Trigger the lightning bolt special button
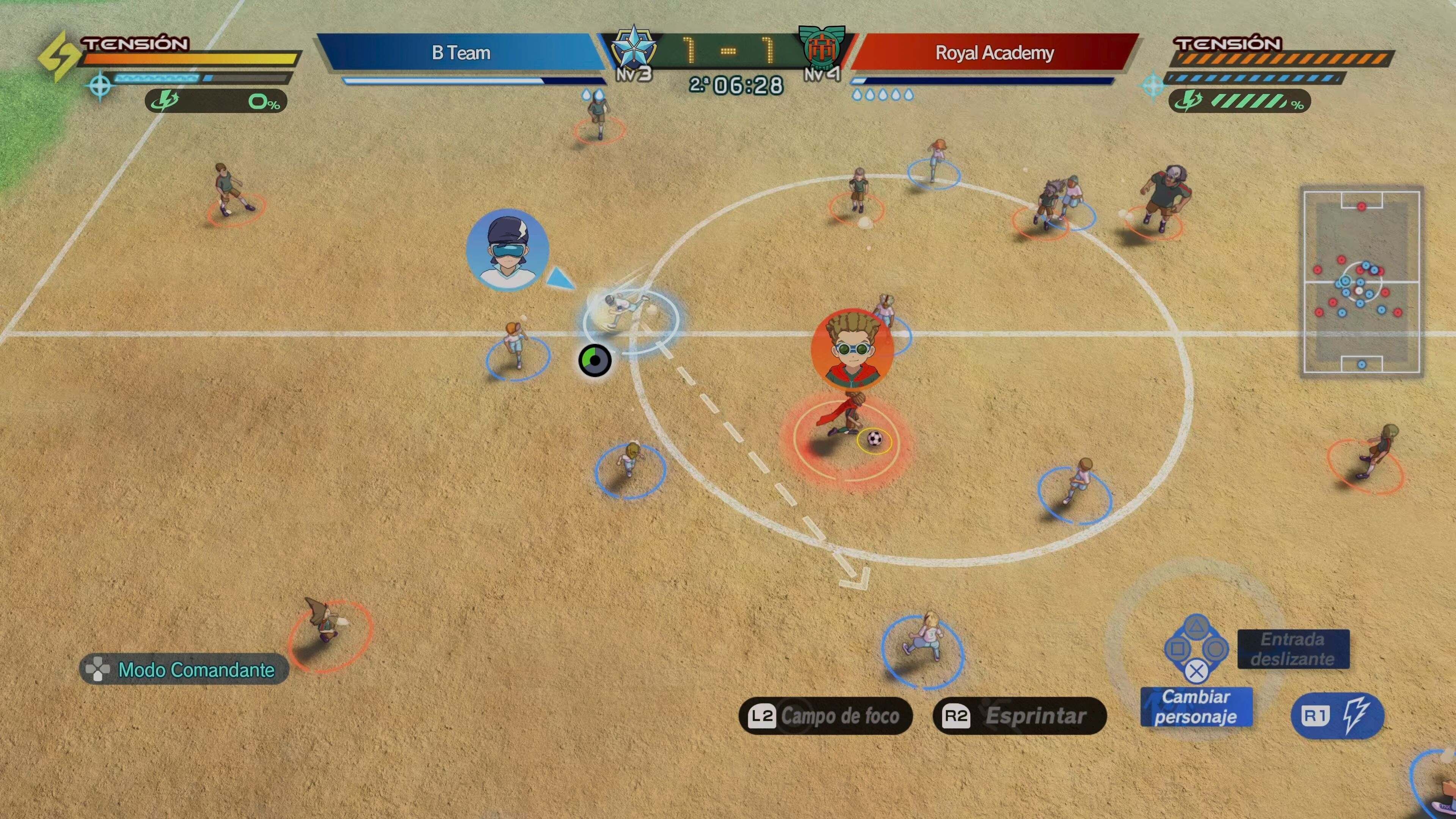 click(x=1337, y=715)
